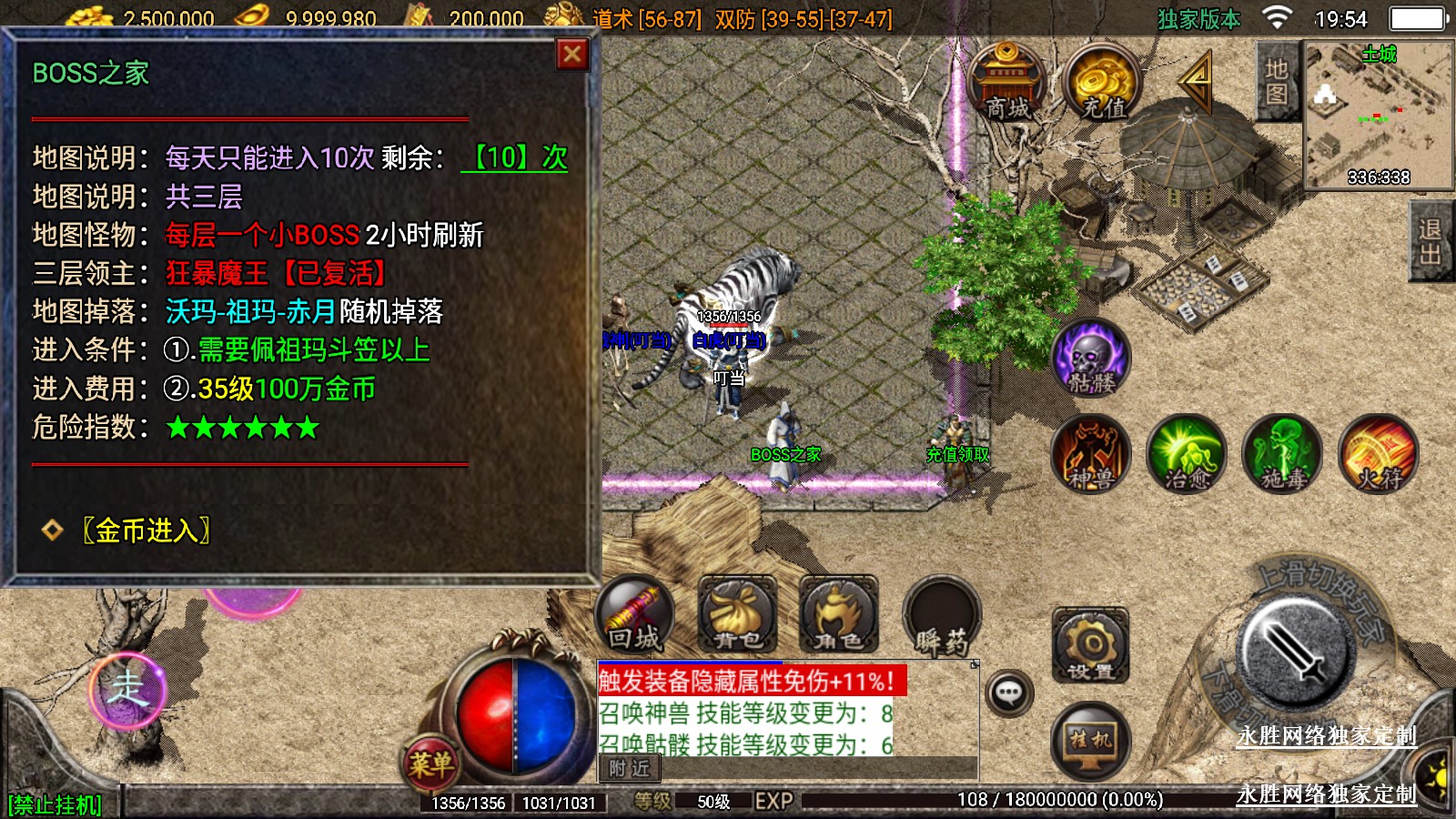
Task: Cast the 治愈 healing skill
Action: 1188,454
